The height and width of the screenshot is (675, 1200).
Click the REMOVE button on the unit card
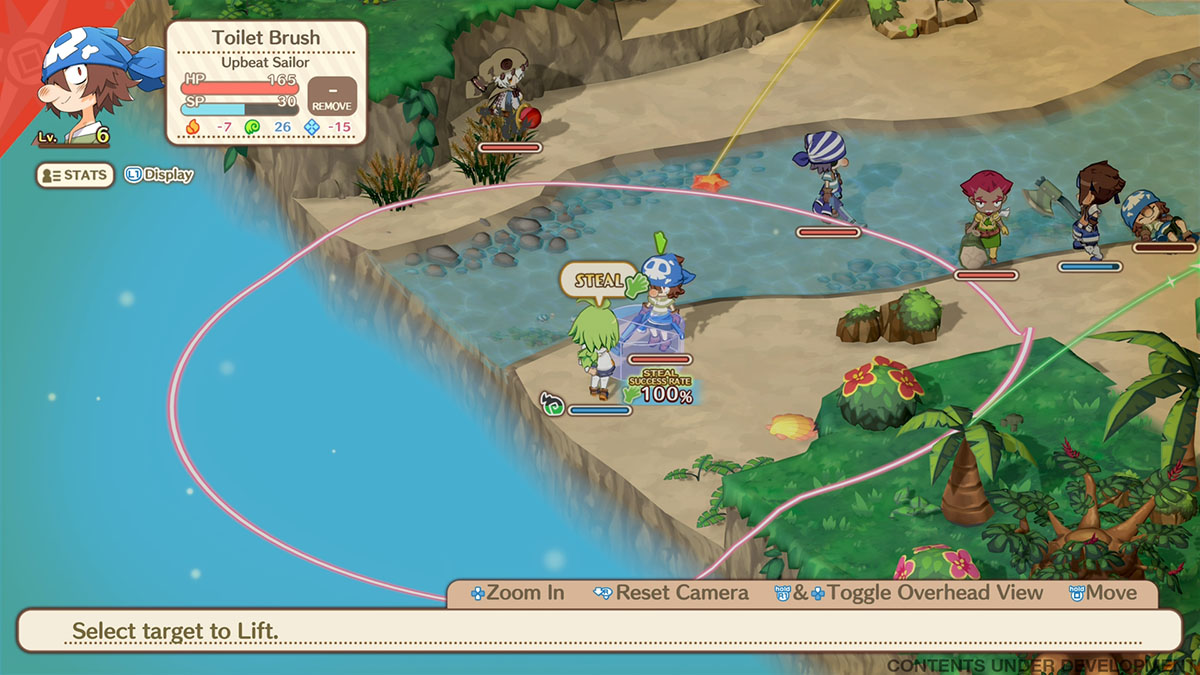[x=331, y=95]
